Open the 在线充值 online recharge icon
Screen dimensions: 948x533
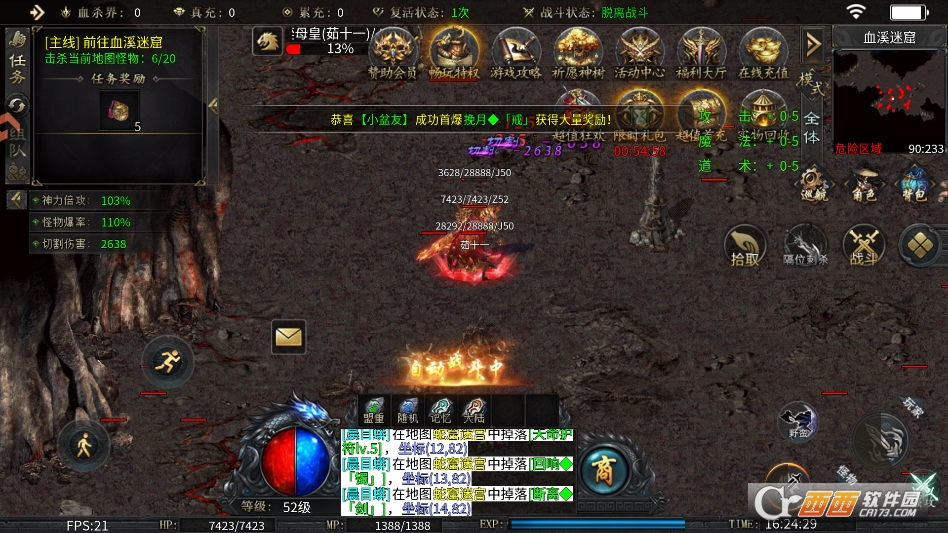[x=763, y=50]
